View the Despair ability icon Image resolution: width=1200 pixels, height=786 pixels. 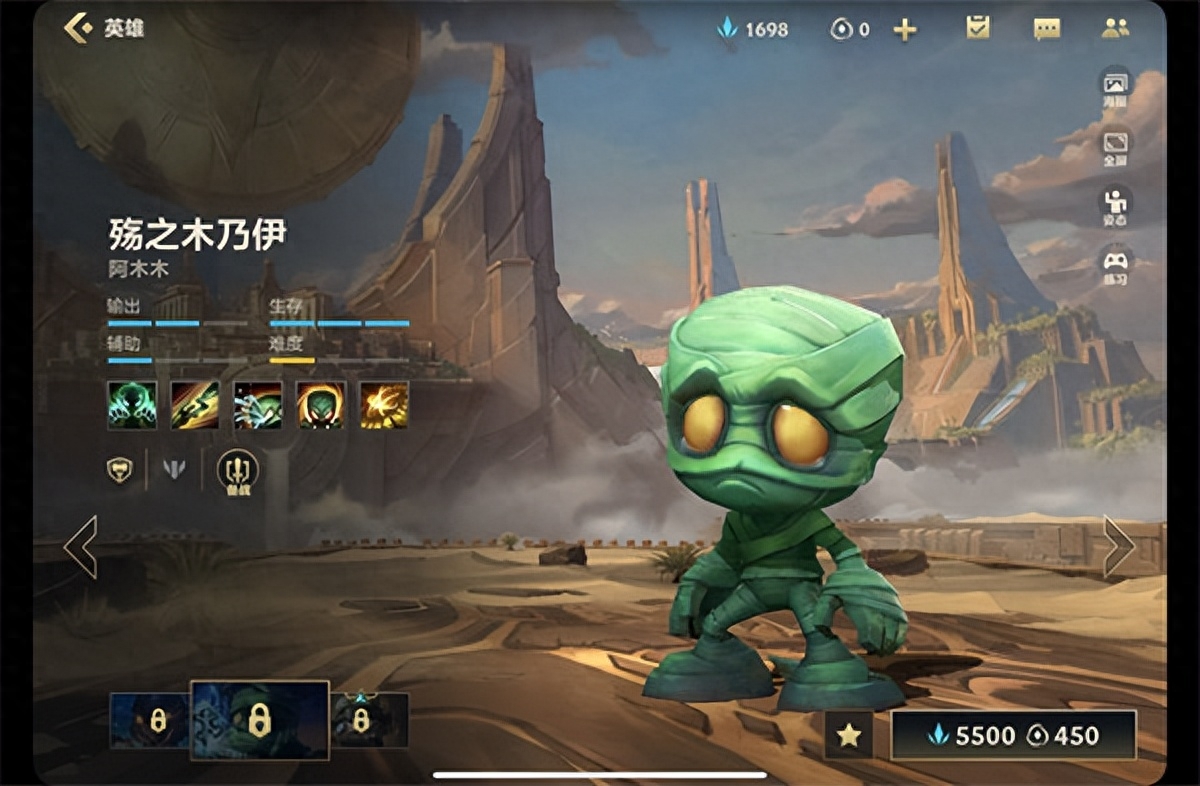click(258, 405)
